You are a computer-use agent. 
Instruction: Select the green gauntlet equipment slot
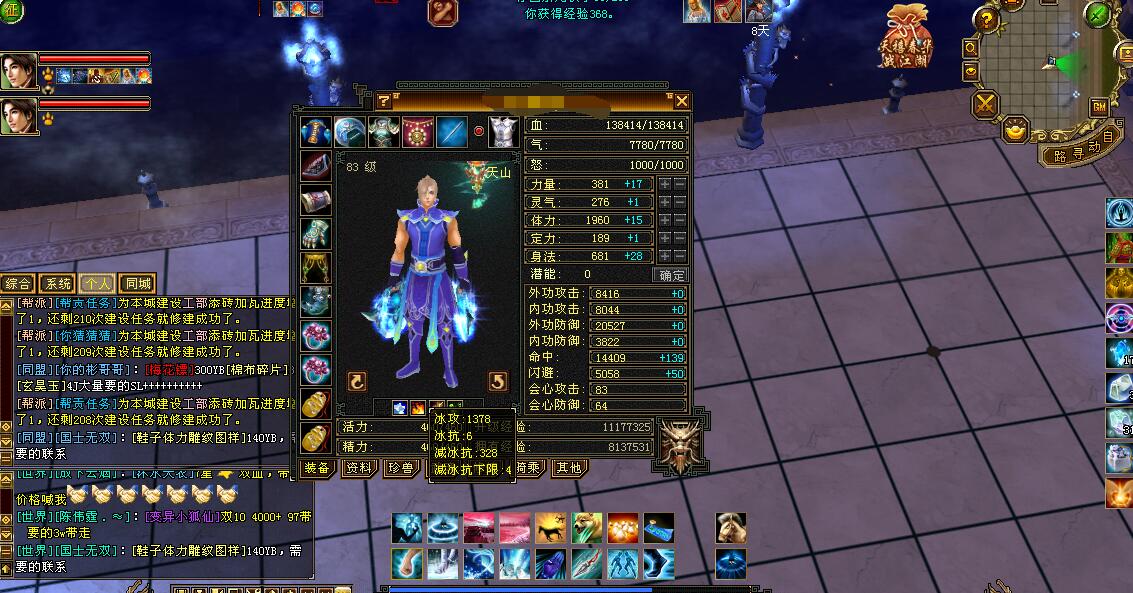(x=316, y=233)
